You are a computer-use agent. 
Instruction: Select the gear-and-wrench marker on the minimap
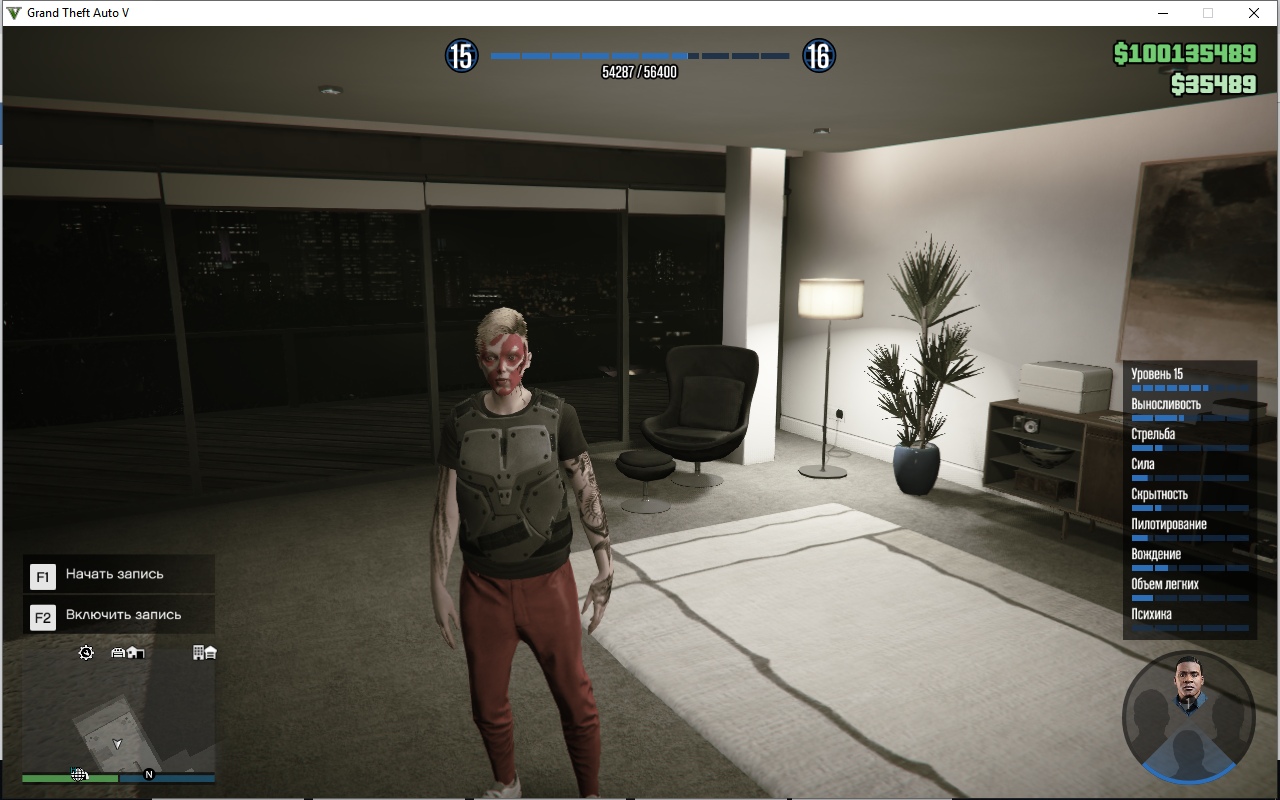point(86,653)
